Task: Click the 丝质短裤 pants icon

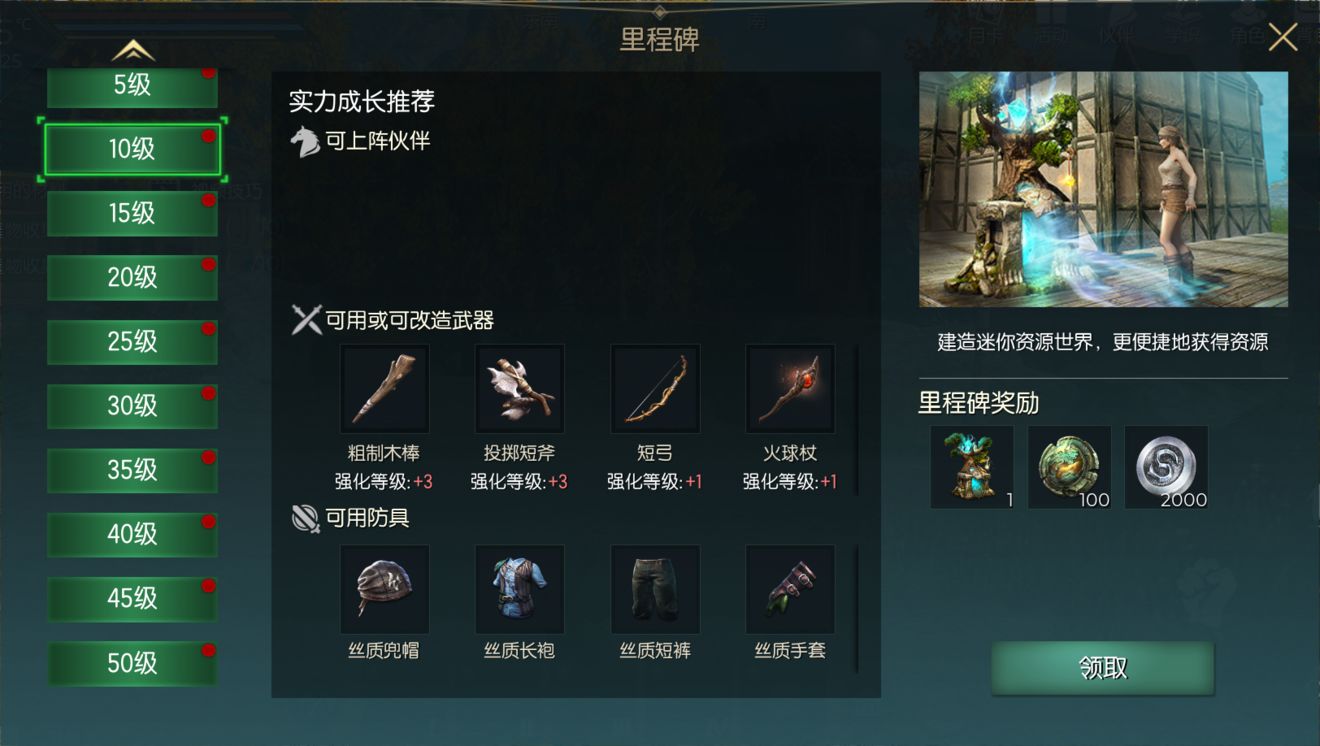Action: (x=655, y=589)
